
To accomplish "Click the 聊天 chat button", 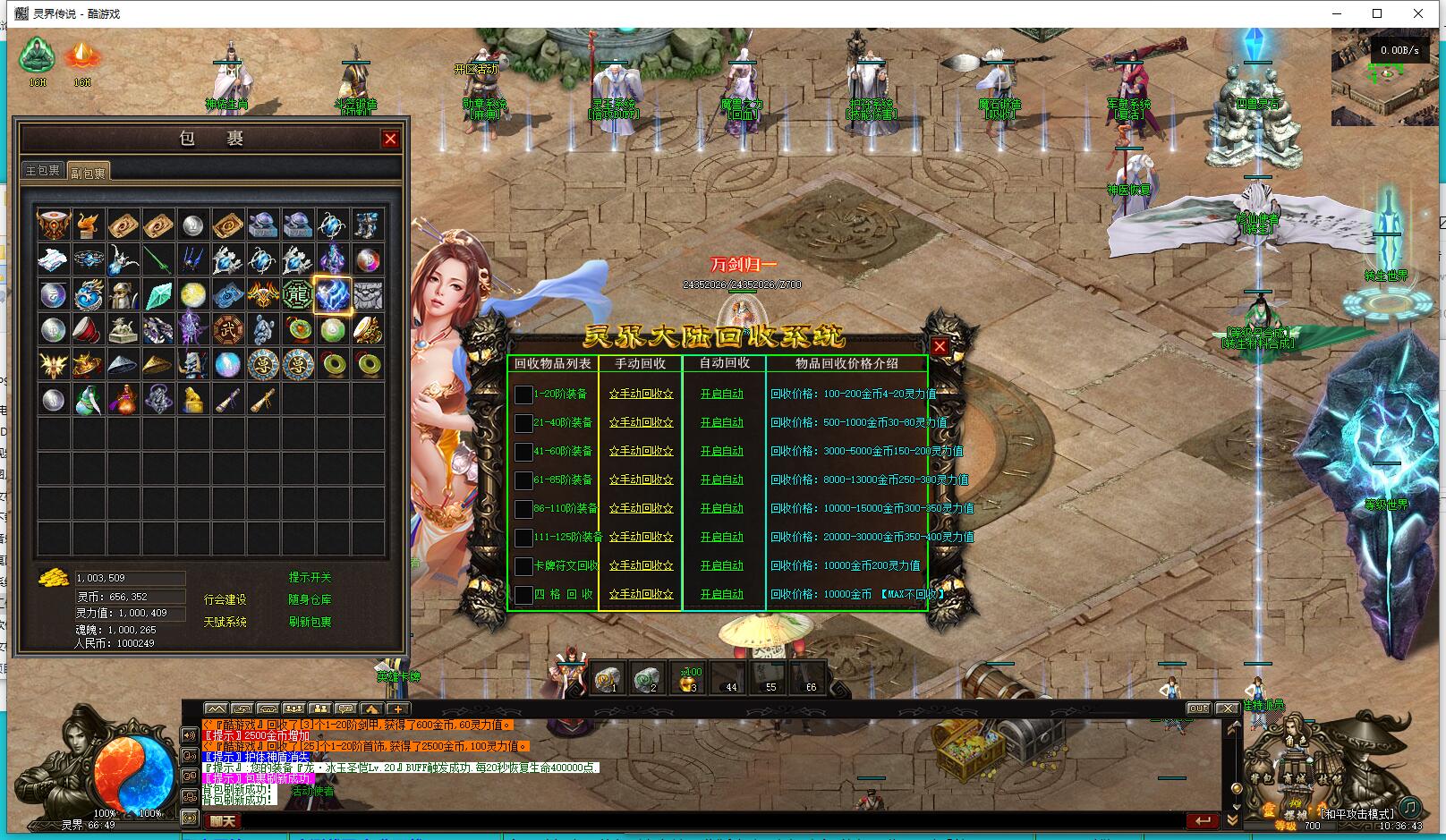I will click(223, 820).
